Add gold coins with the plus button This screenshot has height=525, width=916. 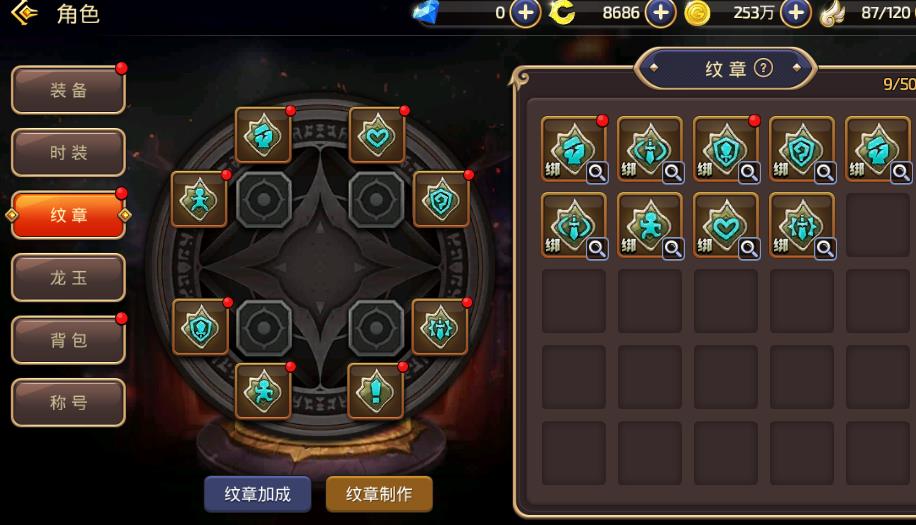[x=795, y=13]
